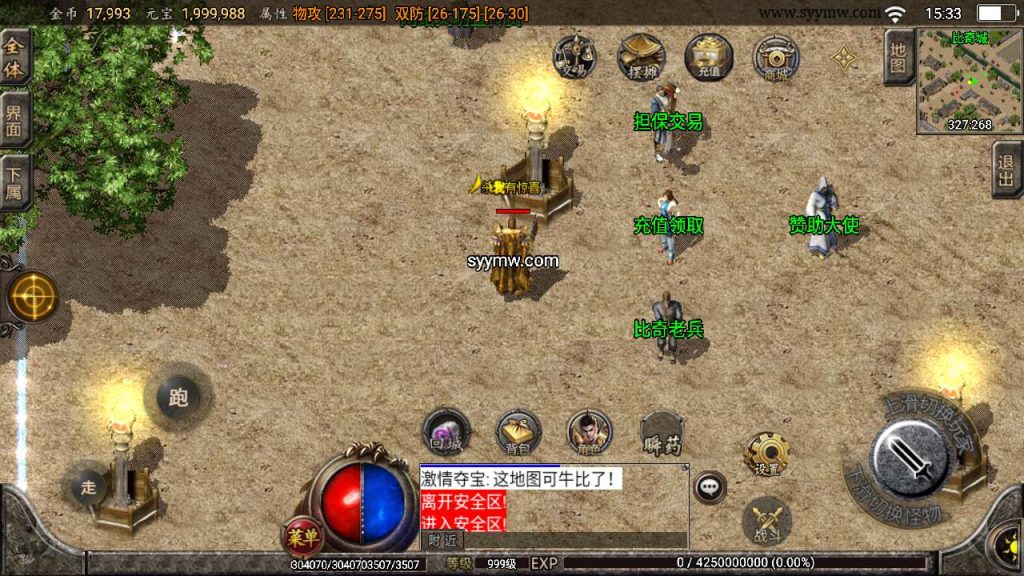Switch to 跑 run mode
The image size is (1024, 576).
tap(178, 397)
